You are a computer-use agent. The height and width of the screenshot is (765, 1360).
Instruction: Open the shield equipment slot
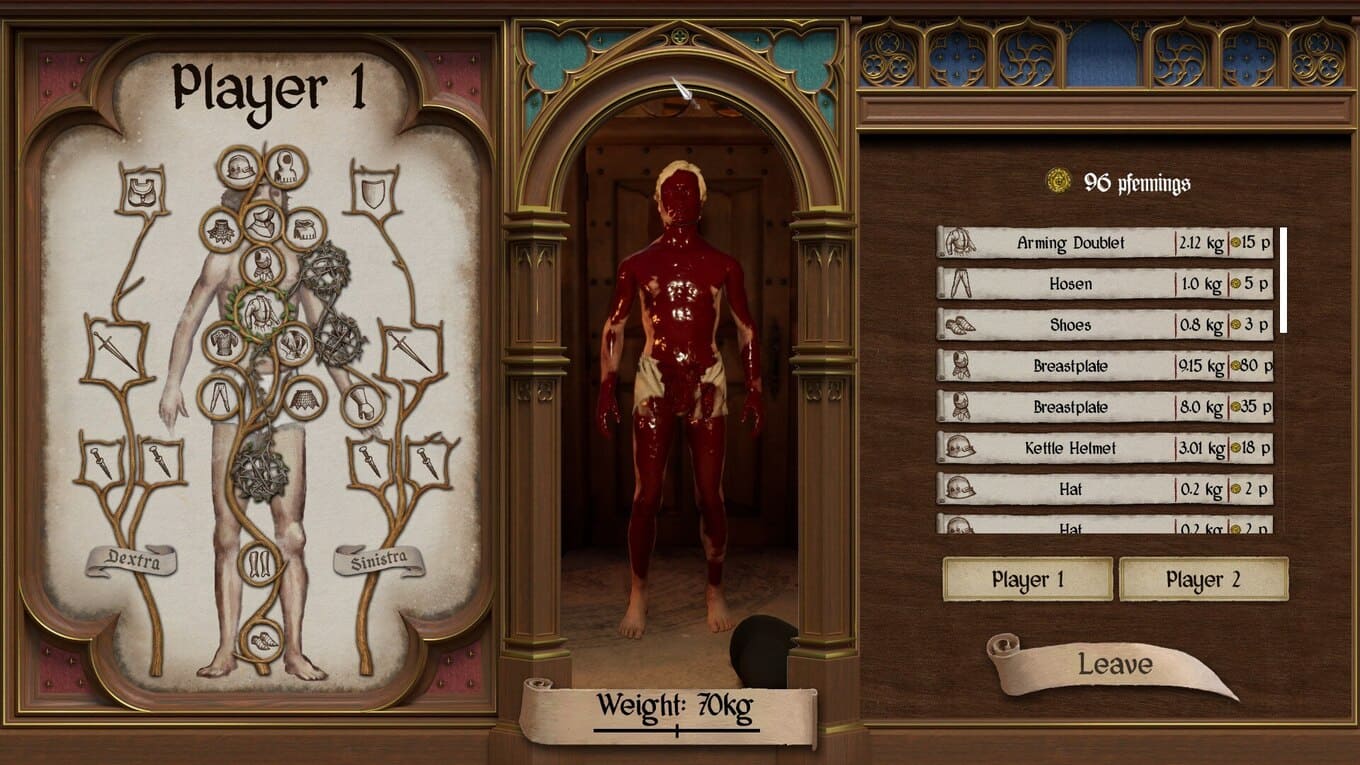373,191
